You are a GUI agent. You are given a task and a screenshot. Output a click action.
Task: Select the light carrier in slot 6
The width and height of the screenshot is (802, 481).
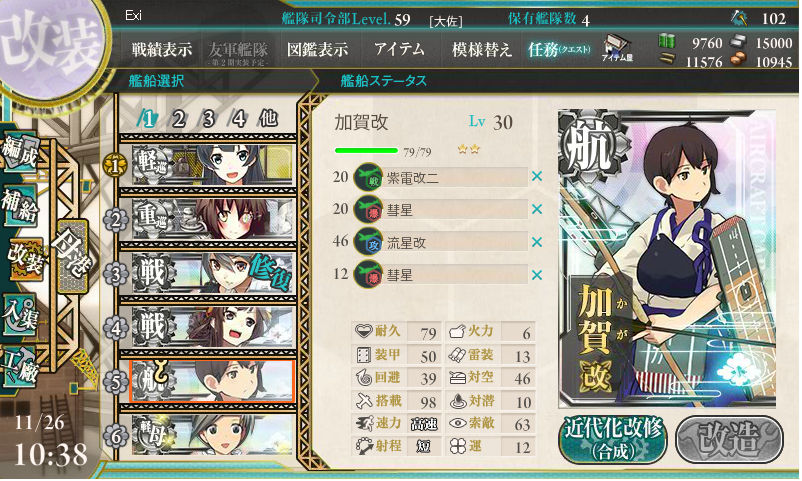point(210,435)
